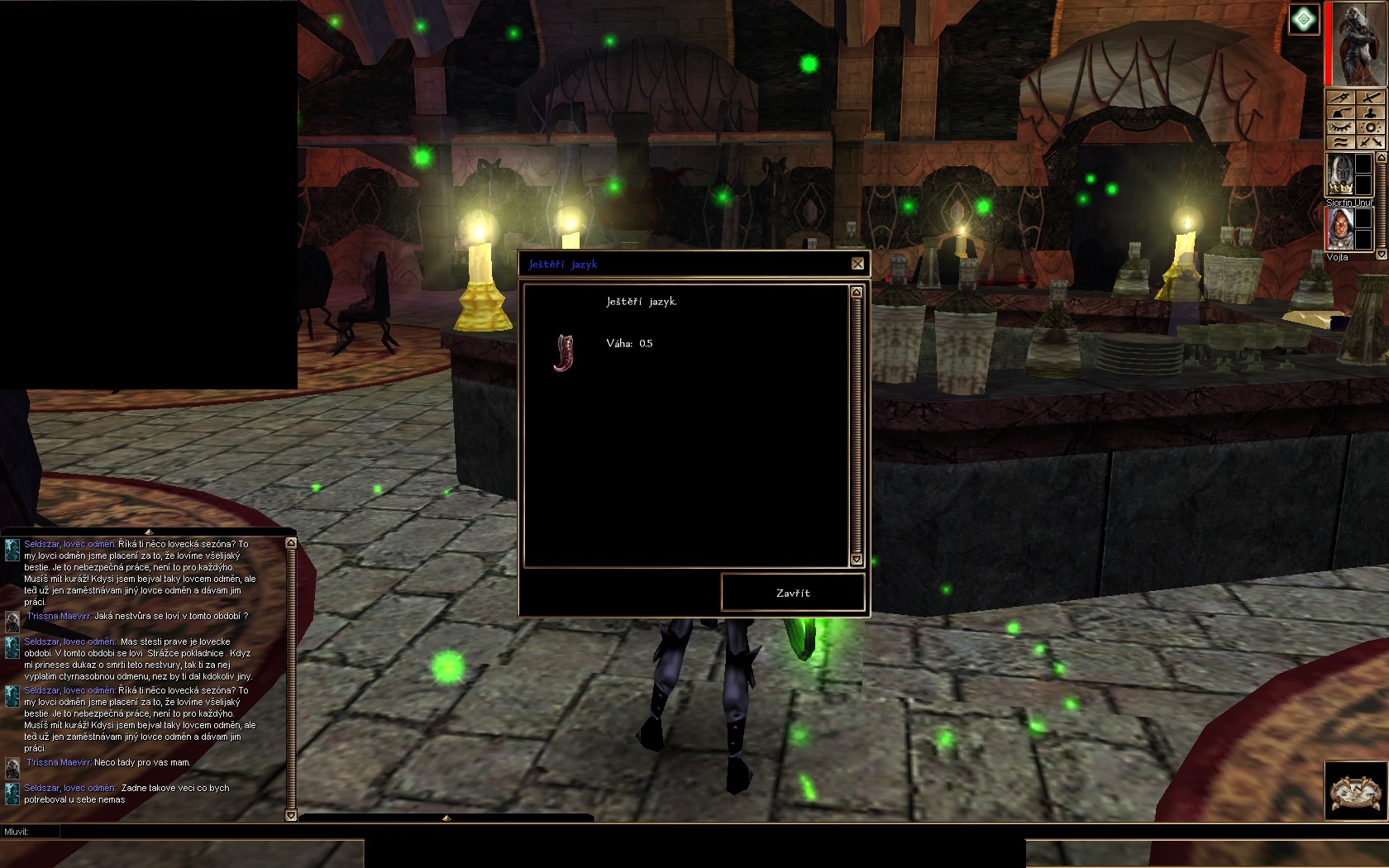Select the Siorfin Unul' party portrait

1340,174
